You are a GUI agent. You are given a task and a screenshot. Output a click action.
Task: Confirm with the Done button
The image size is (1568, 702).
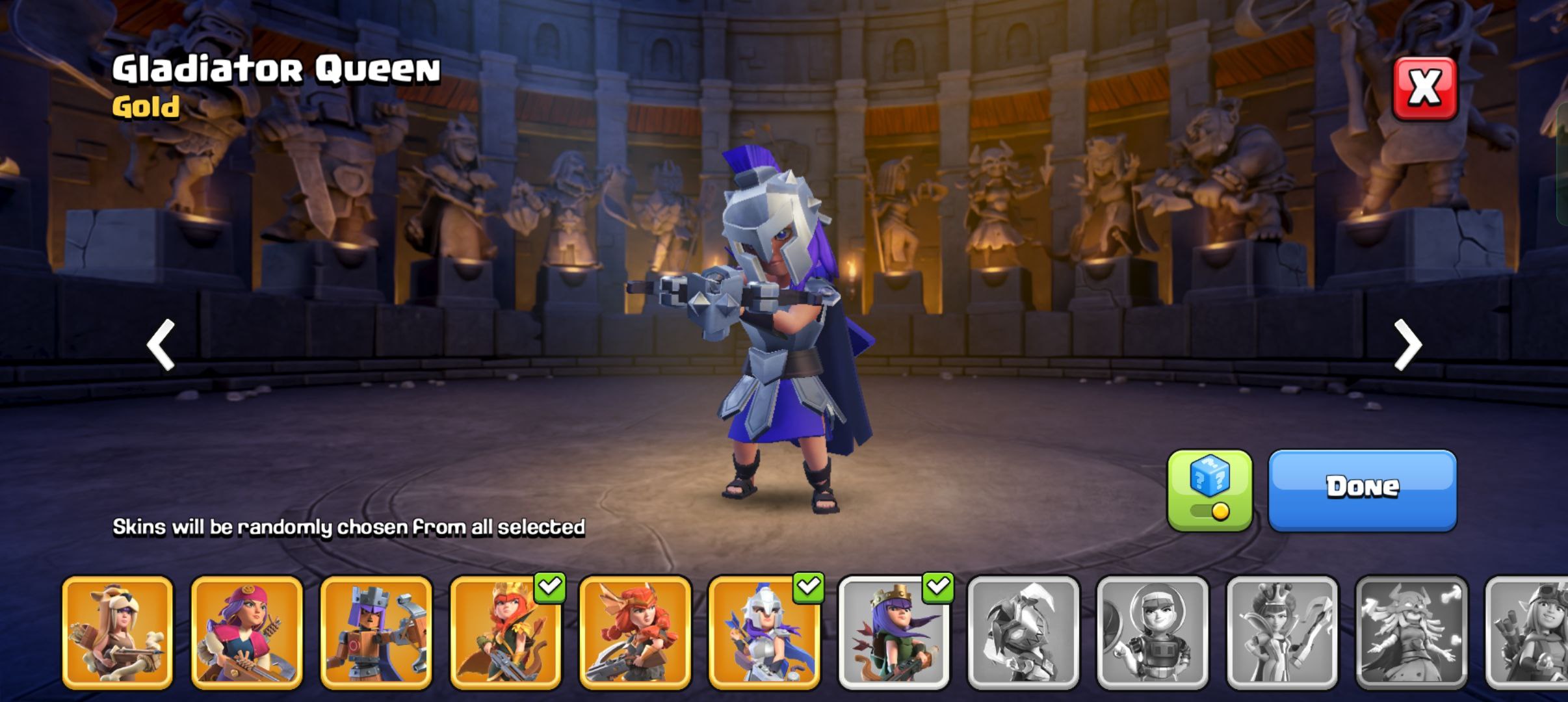[1362, 489]
